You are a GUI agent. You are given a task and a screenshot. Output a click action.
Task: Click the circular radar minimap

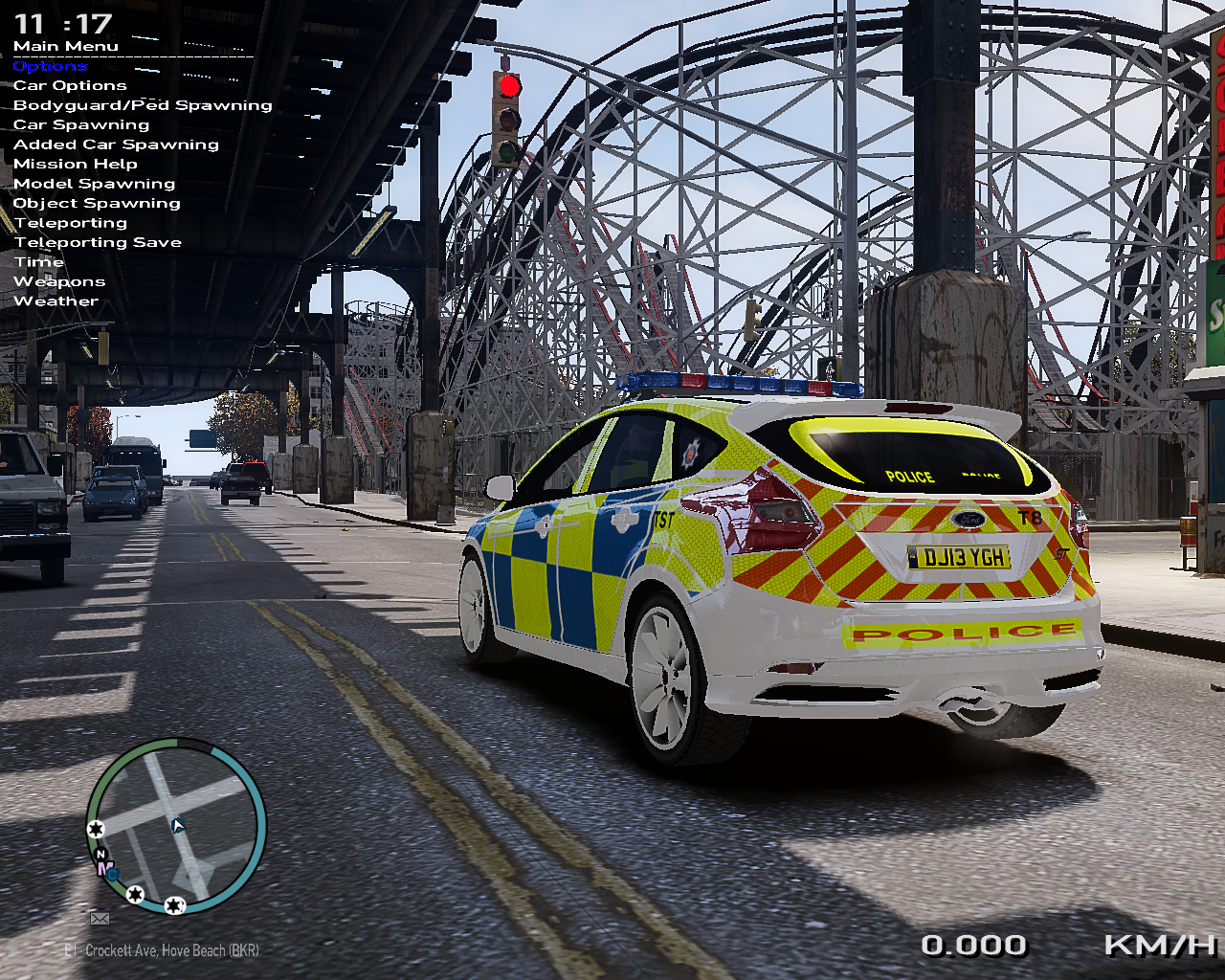click(x=176, y=826)
